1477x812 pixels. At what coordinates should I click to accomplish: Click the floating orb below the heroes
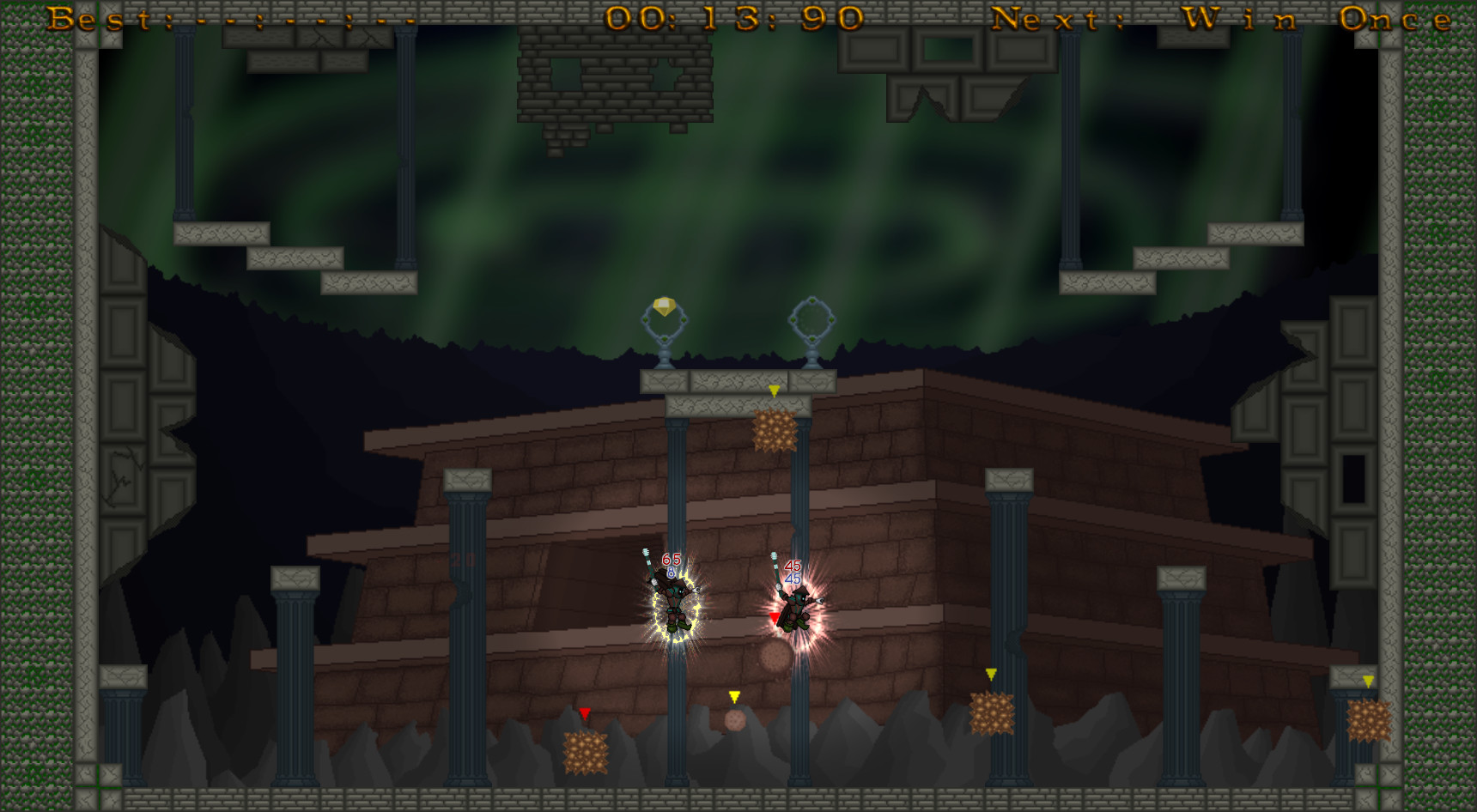pos(774,656)
